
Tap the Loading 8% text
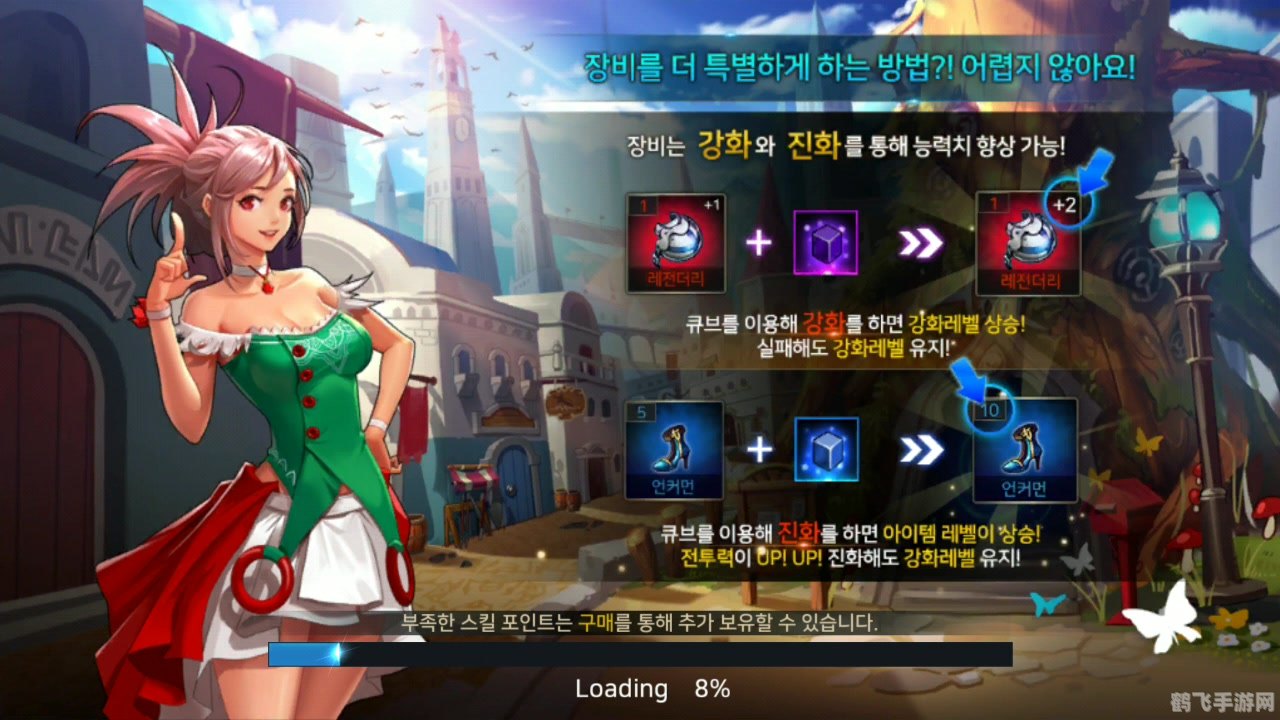pyautogui.click(x=653, y=689)
